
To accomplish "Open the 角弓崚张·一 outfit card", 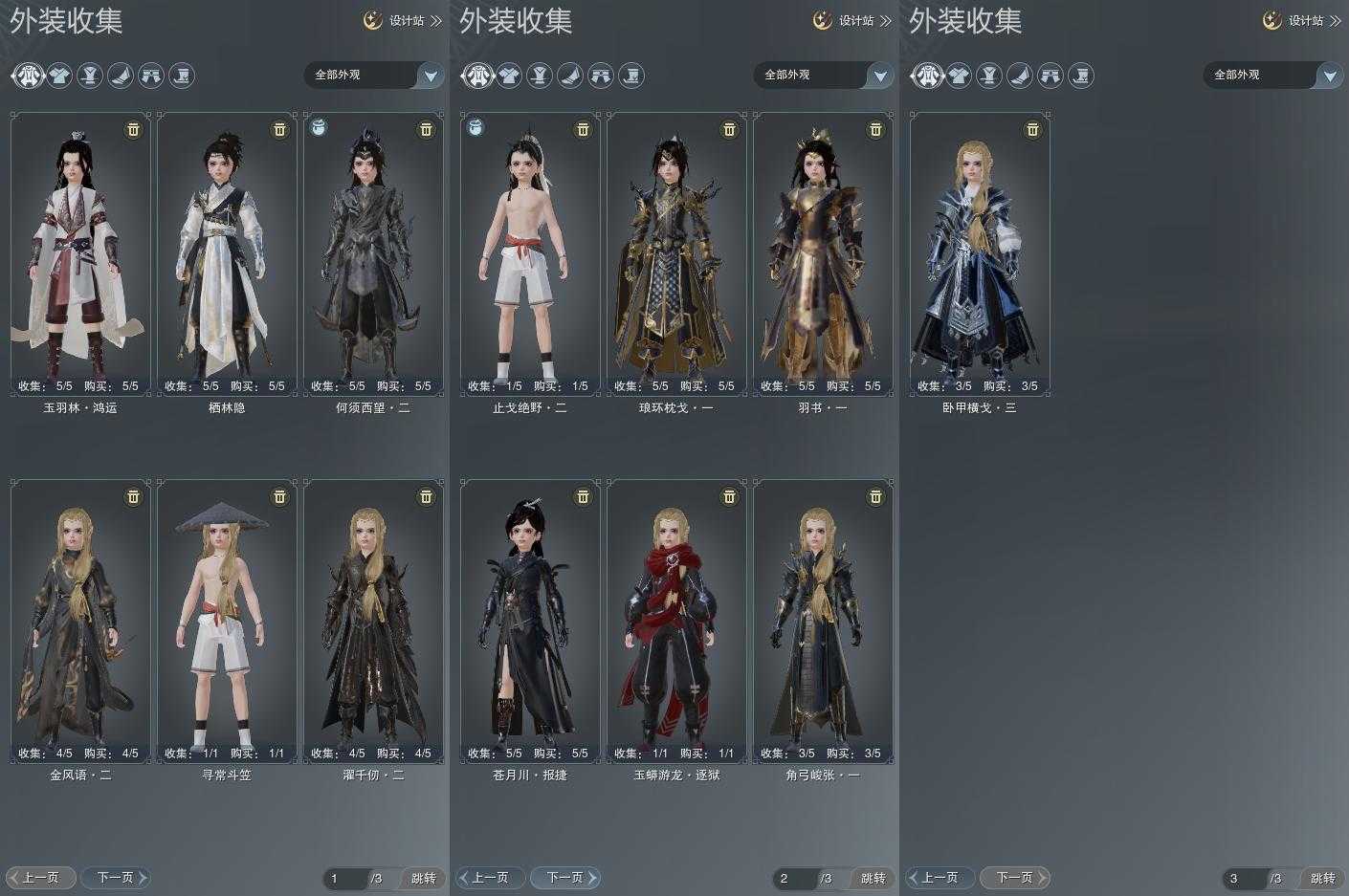I will [x=823, y=622].
